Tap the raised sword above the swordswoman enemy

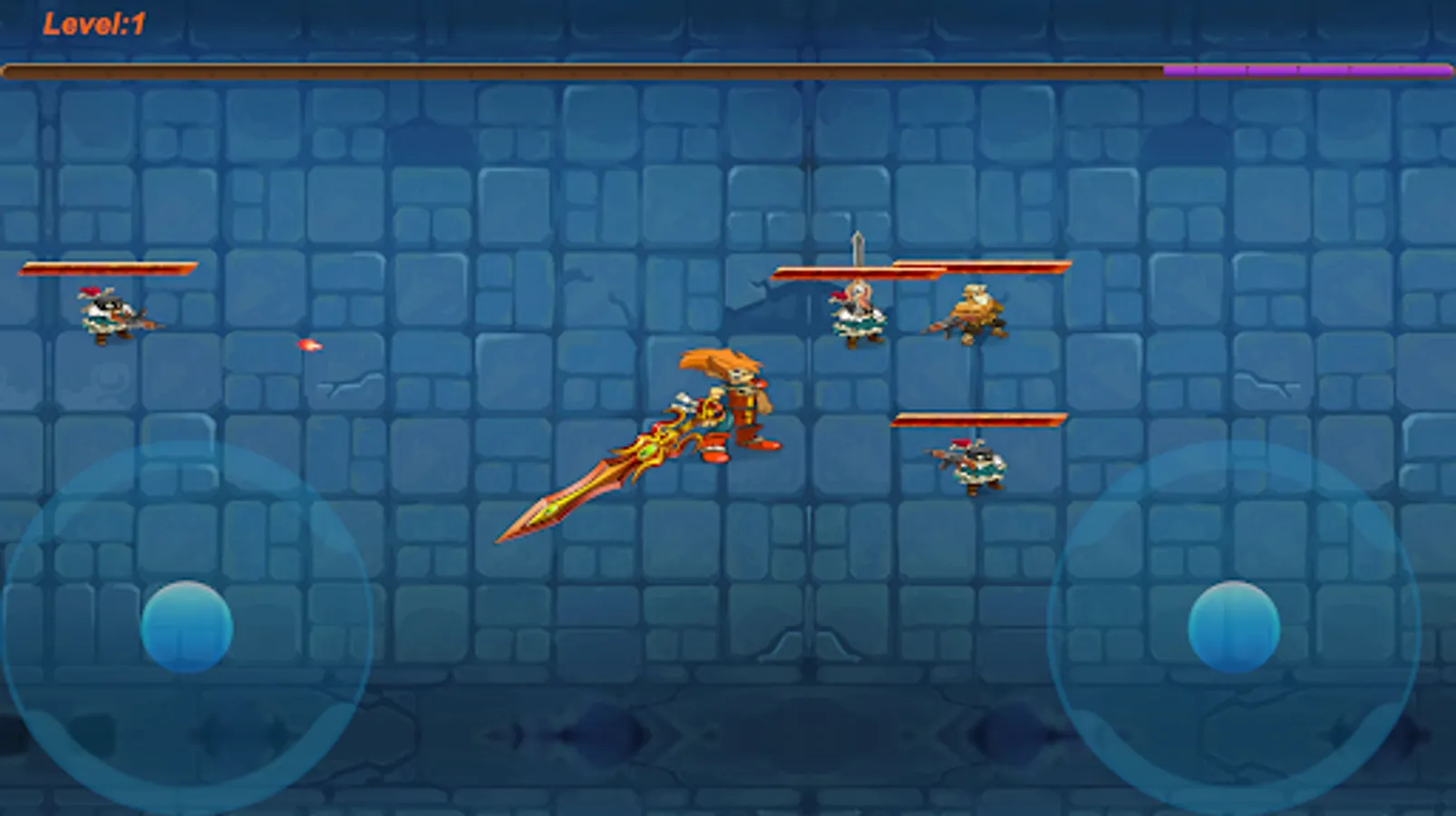click(856, 249)
